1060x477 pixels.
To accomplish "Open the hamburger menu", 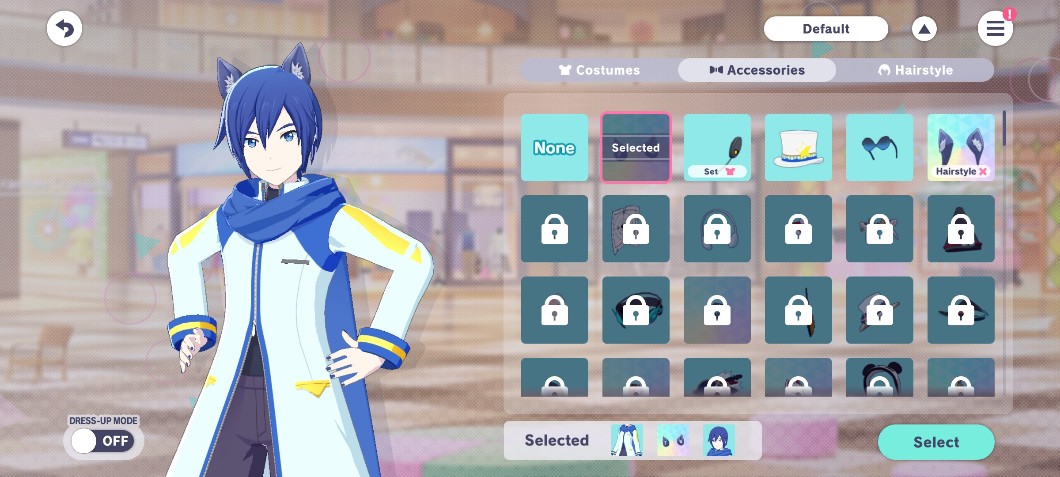I will tap(995, 29).
